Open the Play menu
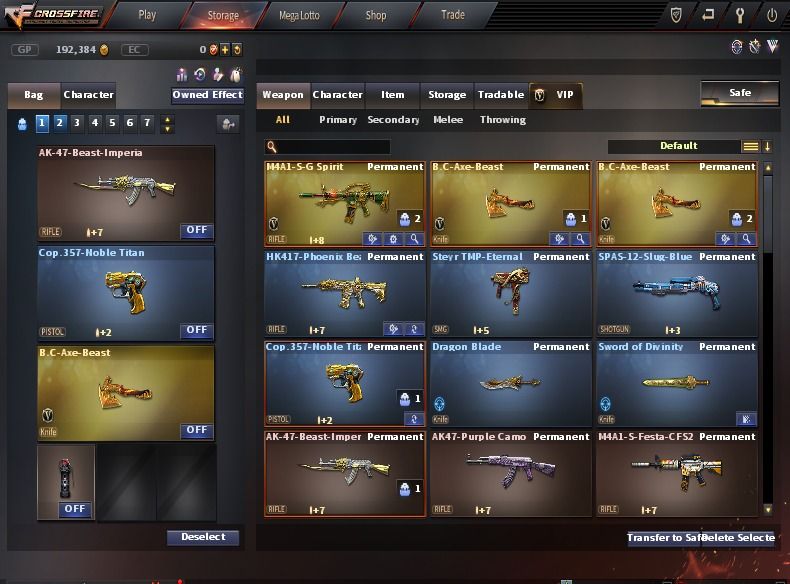 (x=147, y=15)
